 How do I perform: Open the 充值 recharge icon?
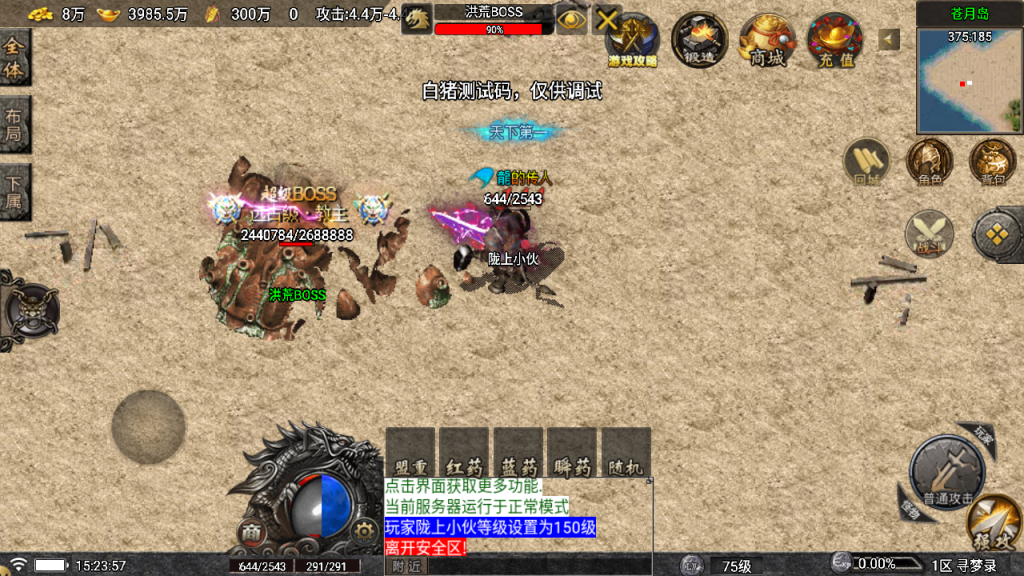pyautogui.click(x=835, y=39)
